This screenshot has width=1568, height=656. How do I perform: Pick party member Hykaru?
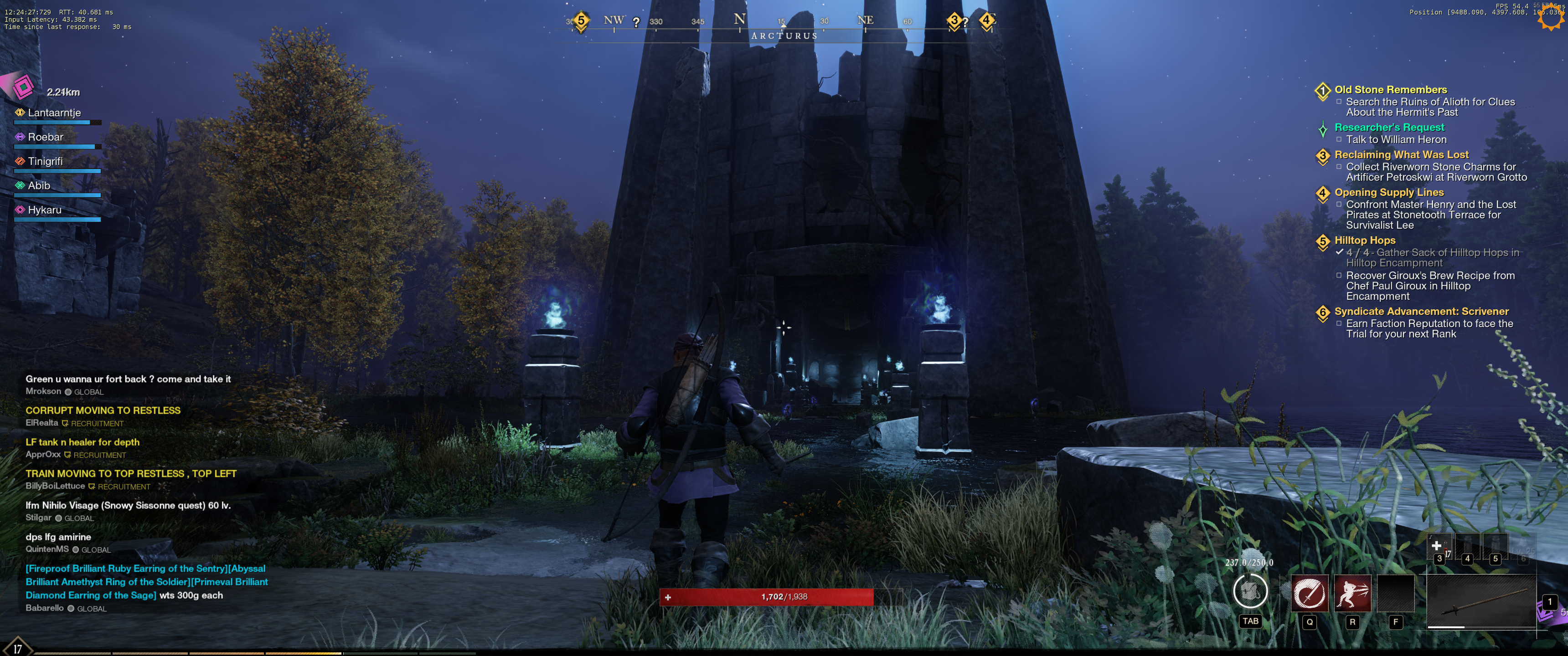(x=44, y=210)
